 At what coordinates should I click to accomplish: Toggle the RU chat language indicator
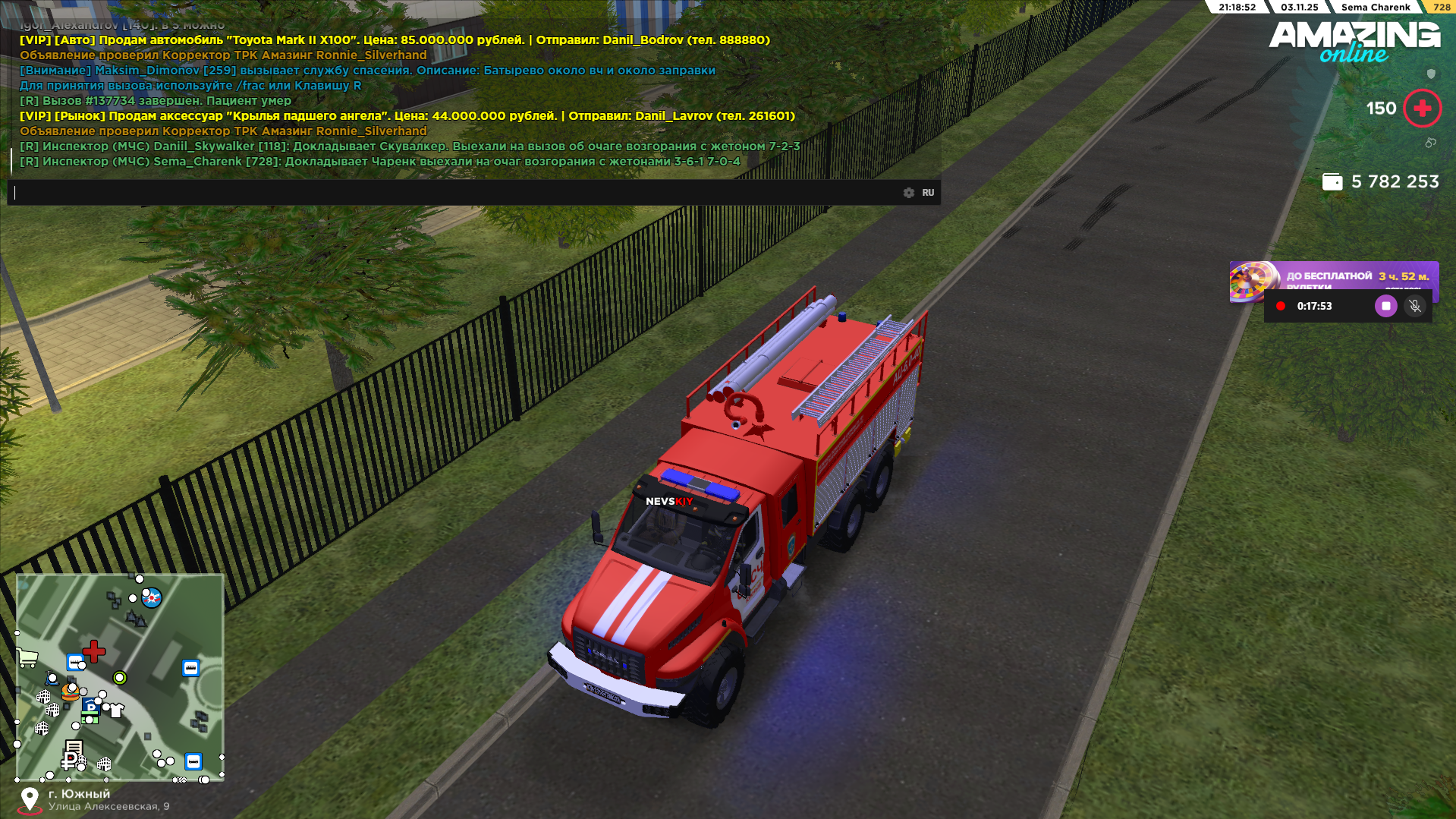pyautogui.click(x=928, y=193)
